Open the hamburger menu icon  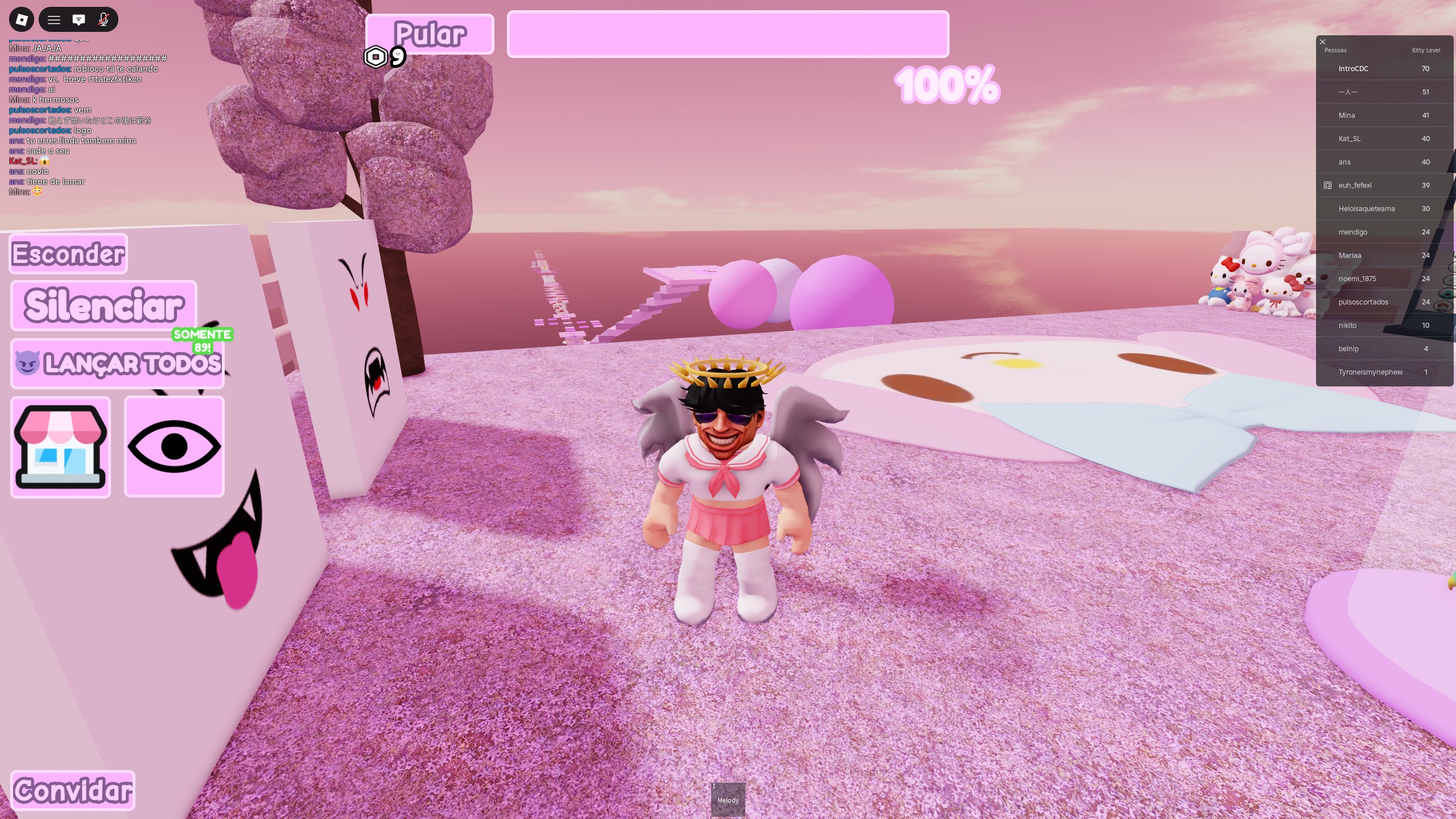54,19
